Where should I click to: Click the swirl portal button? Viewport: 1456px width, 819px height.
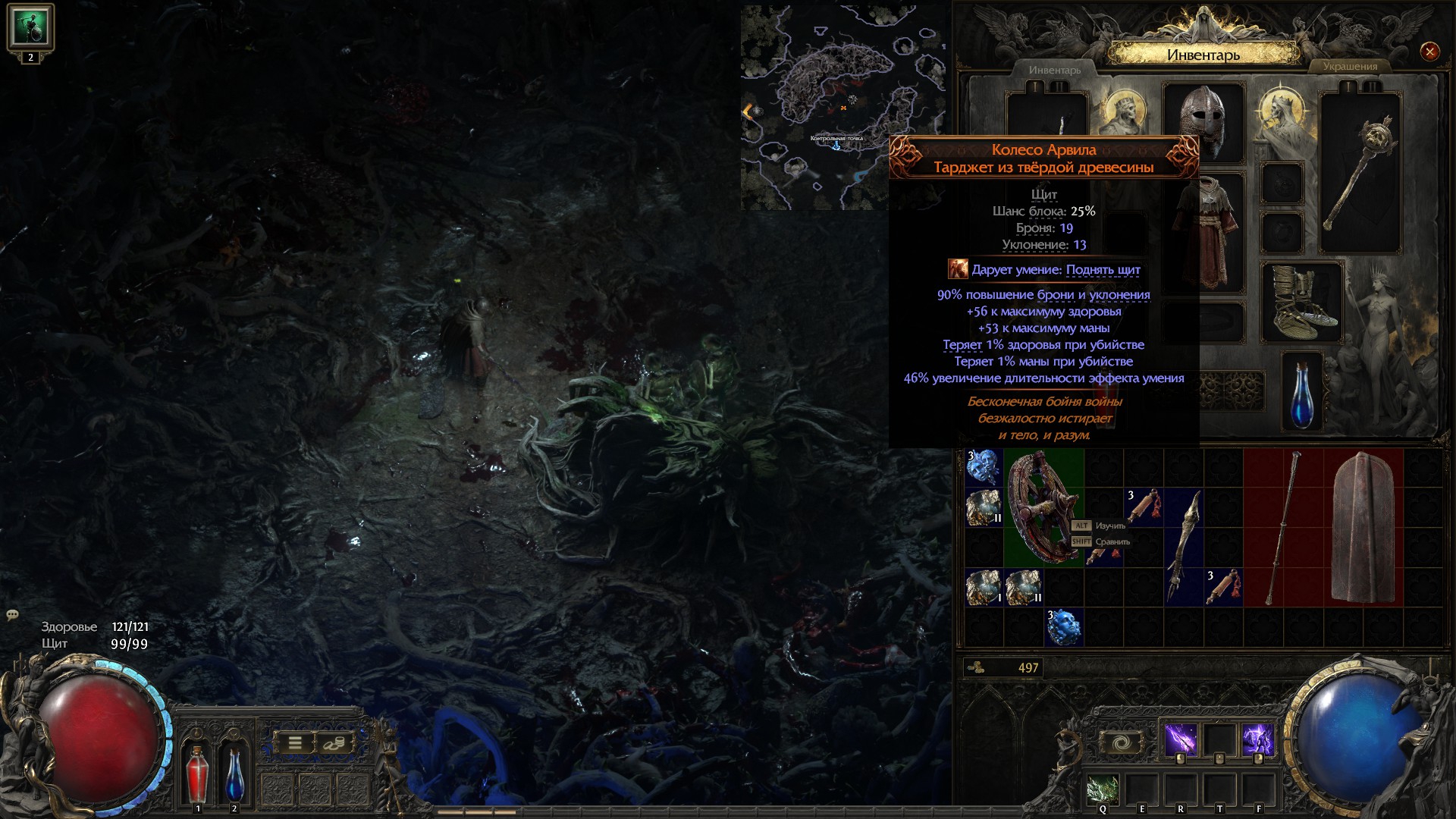pos(1122,742)
